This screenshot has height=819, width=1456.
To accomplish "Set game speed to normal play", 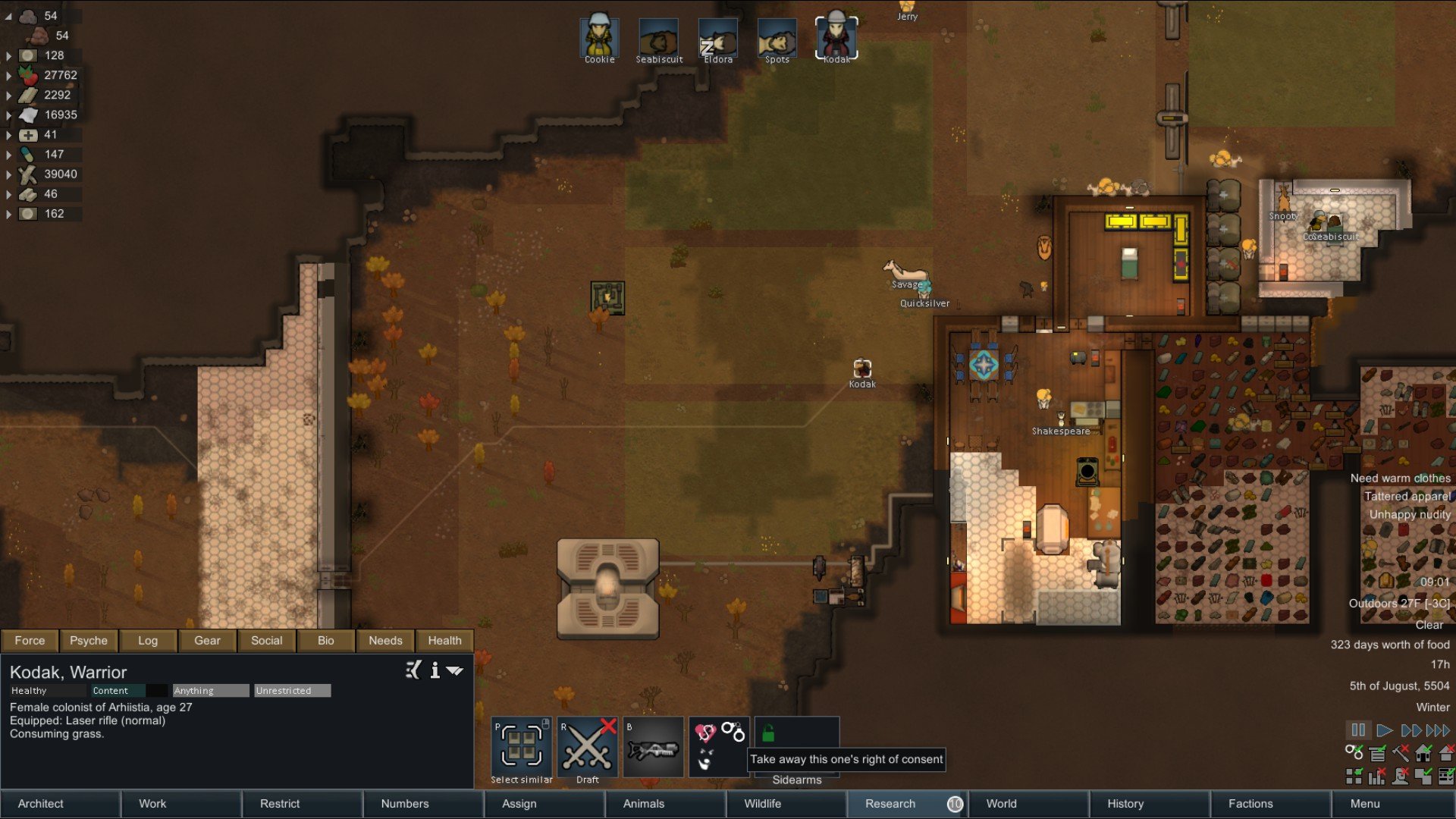I will tap(1384, 730).
